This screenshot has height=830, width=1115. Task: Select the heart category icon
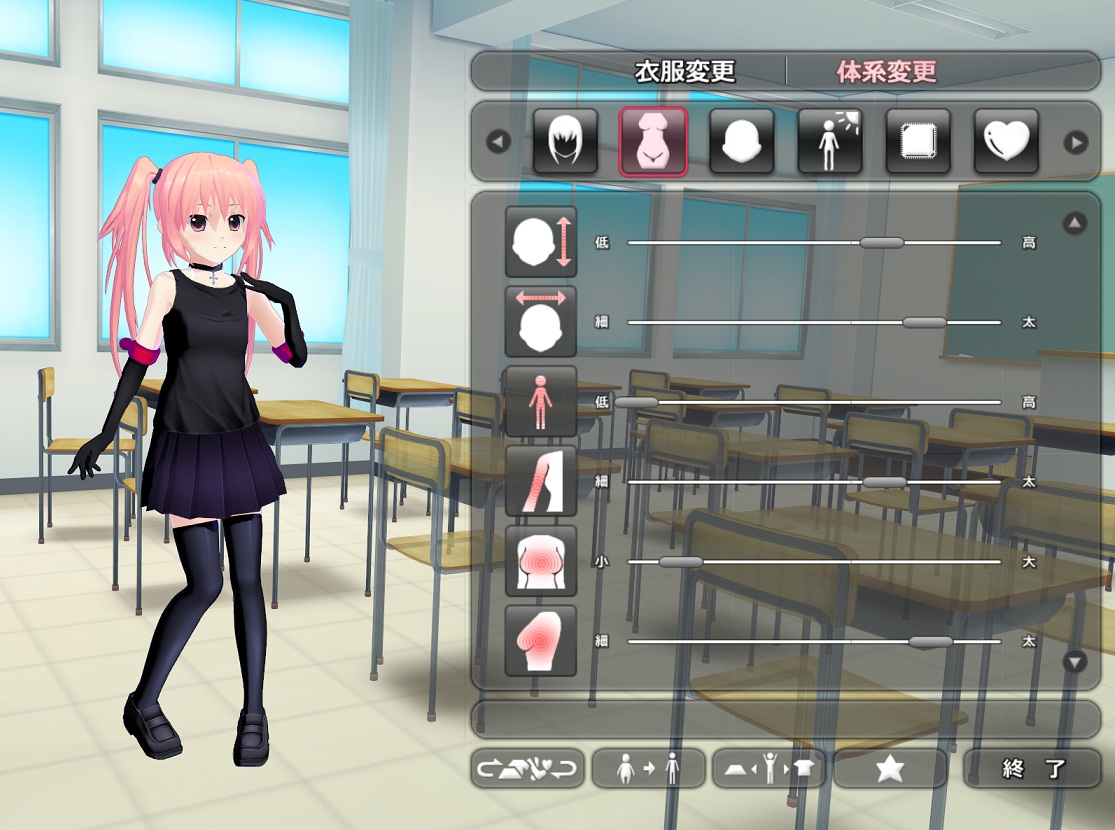coord(1006,142)
